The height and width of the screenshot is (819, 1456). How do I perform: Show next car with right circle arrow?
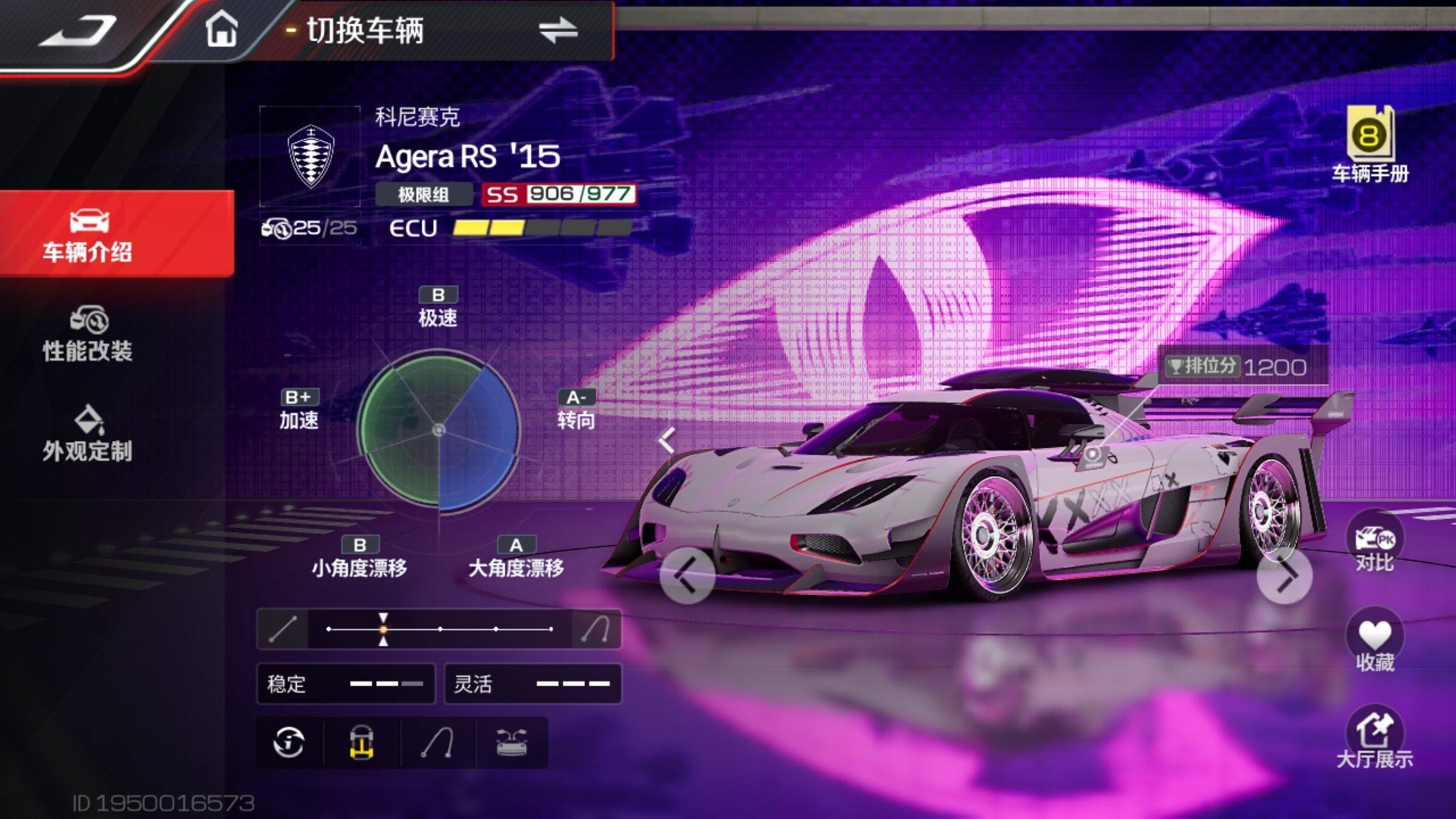[1284, 576]
